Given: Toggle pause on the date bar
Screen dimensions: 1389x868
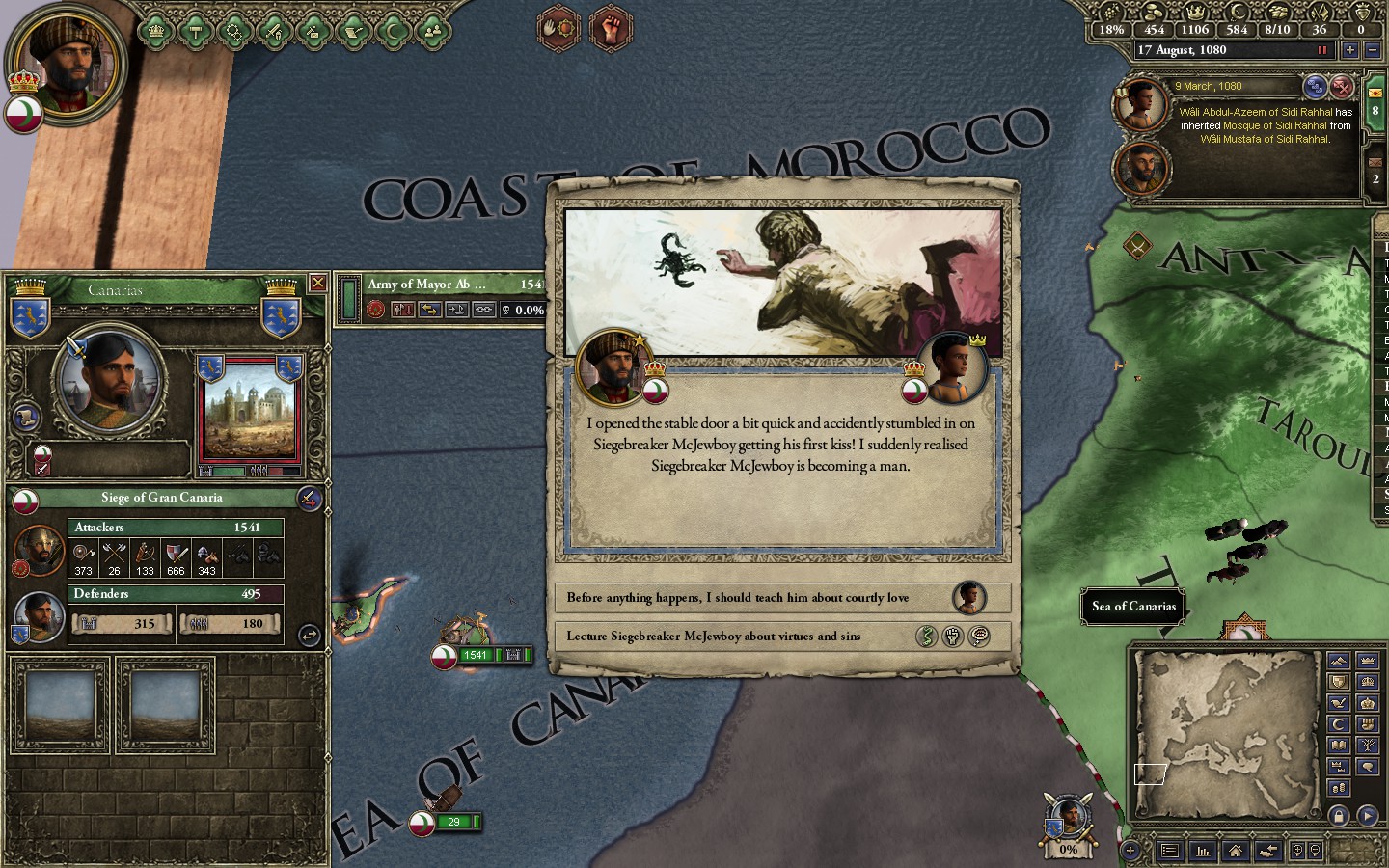Looking at the screenshot, I should (x=1321, y=50).
